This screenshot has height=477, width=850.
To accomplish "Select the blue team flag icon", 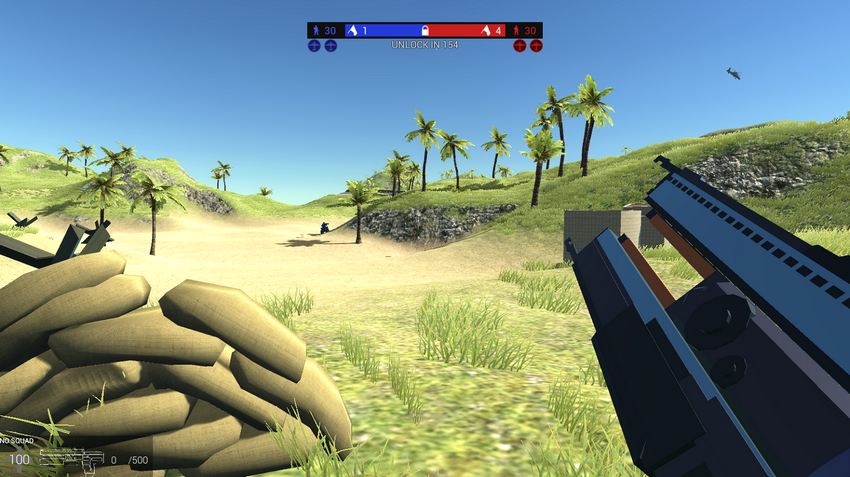I will click(352, 31).
